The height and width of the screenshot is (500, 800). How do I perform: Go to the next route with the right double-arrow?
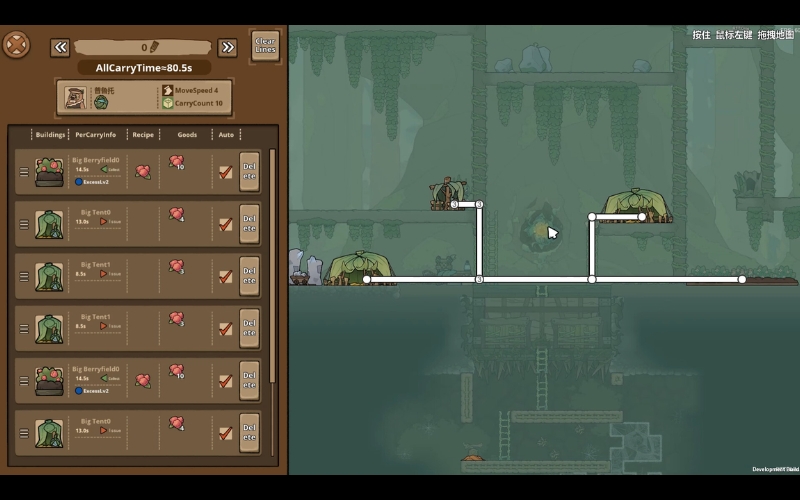[227, 47]
